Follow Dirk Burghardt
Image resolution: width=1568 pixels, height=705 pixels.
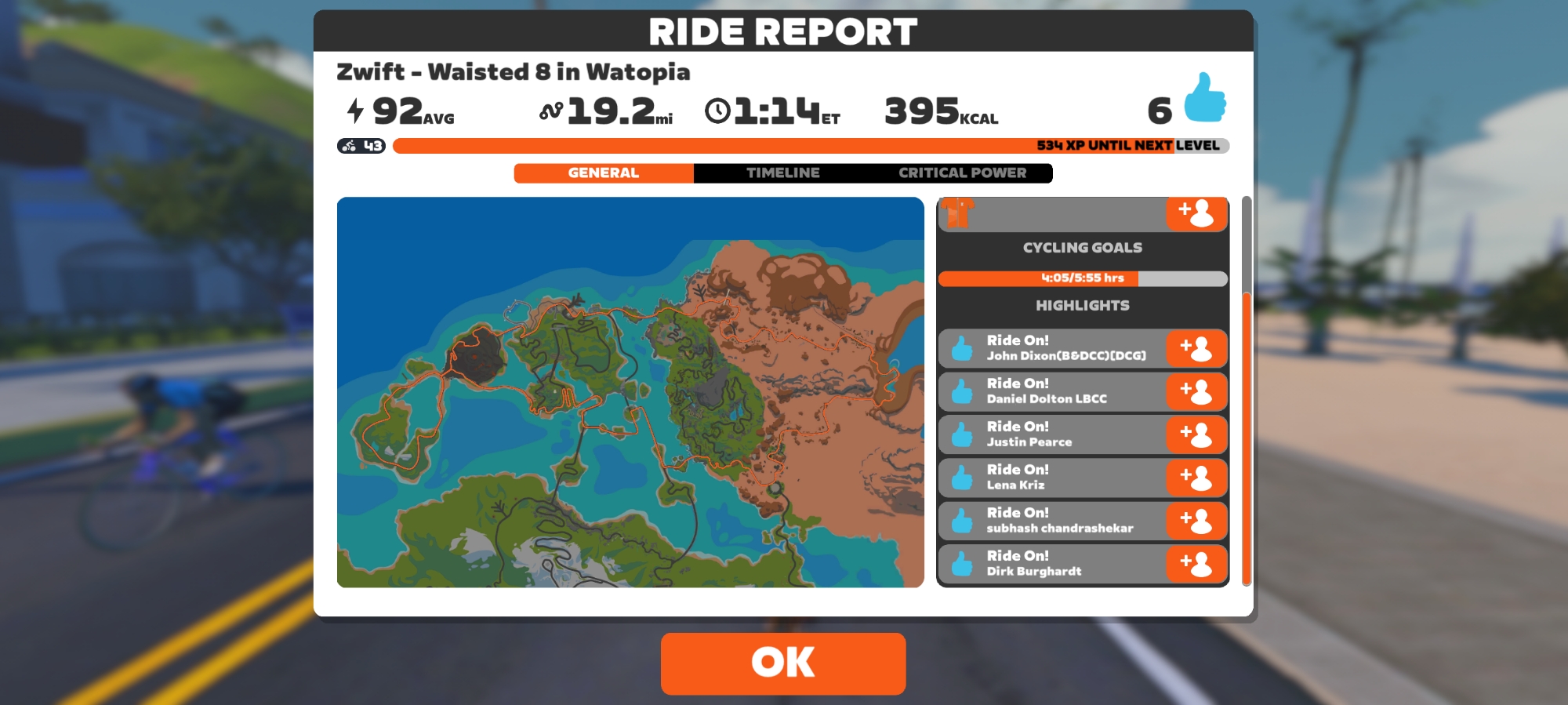[x=1196, y=564]
